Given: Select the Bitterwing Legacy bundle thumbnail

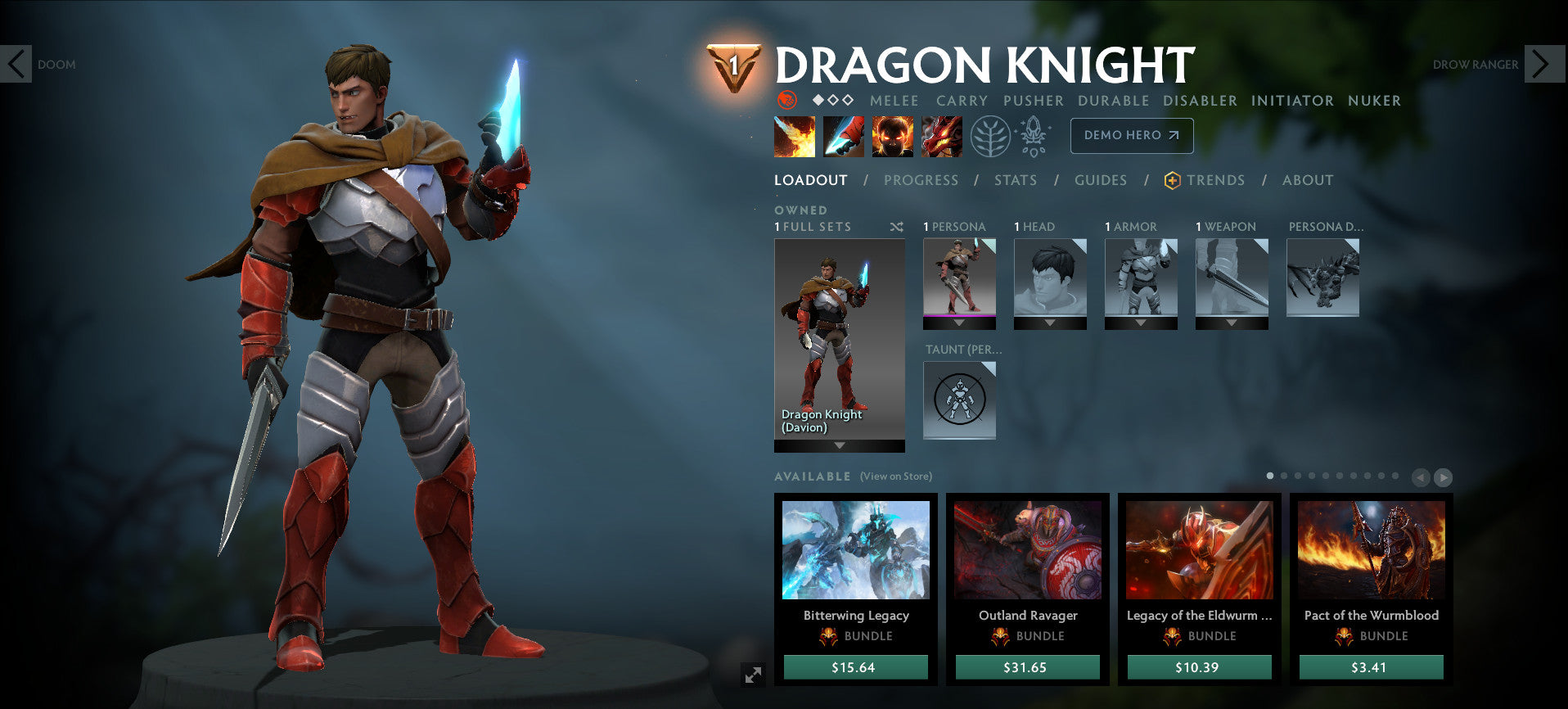Looking at the screenshot, I should [856, 551].
